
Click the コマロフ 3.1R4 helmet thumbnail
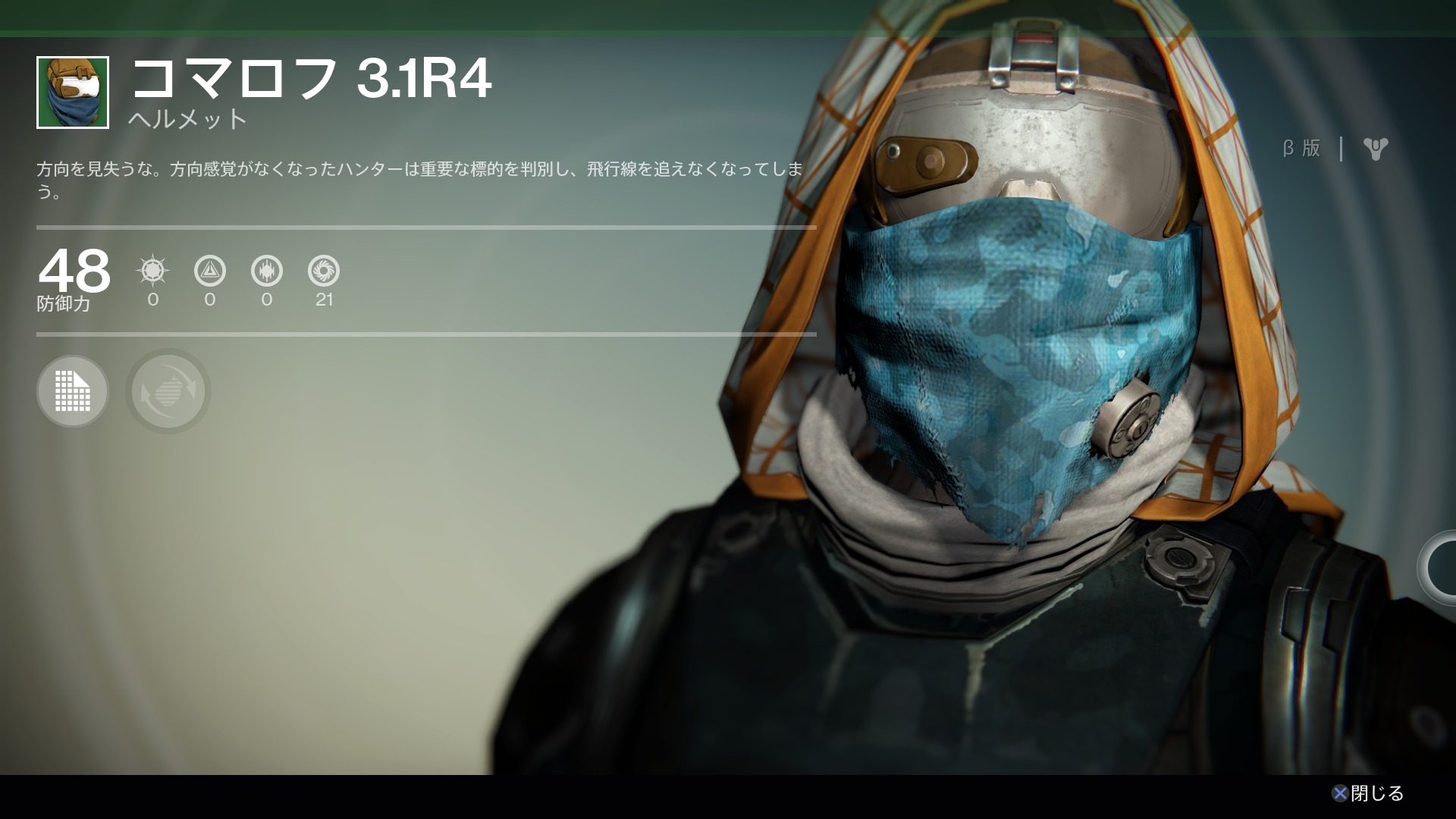[x=73, y=93]
